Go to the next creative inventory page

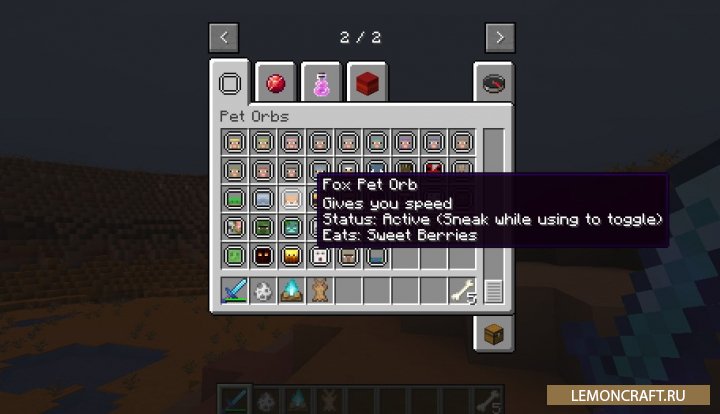500,38
